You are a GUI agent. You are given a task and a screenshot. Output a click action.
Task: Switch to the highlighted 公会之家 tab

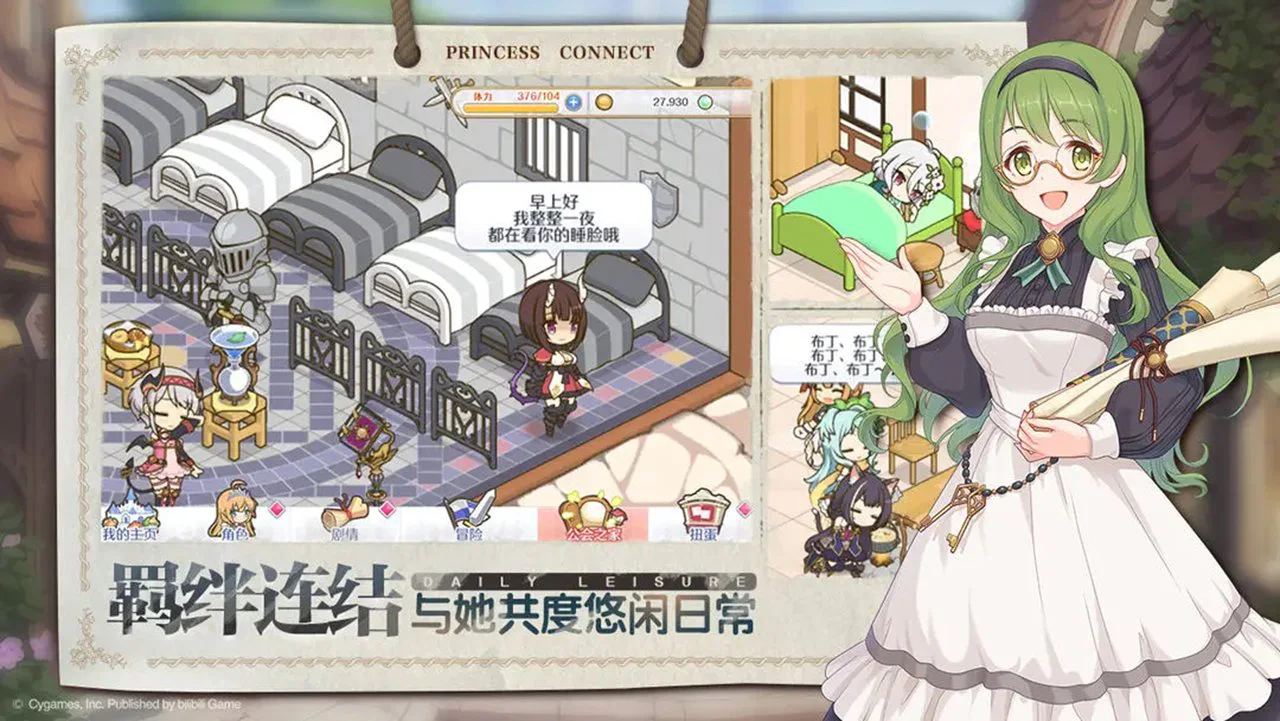(x=591, y=520)
